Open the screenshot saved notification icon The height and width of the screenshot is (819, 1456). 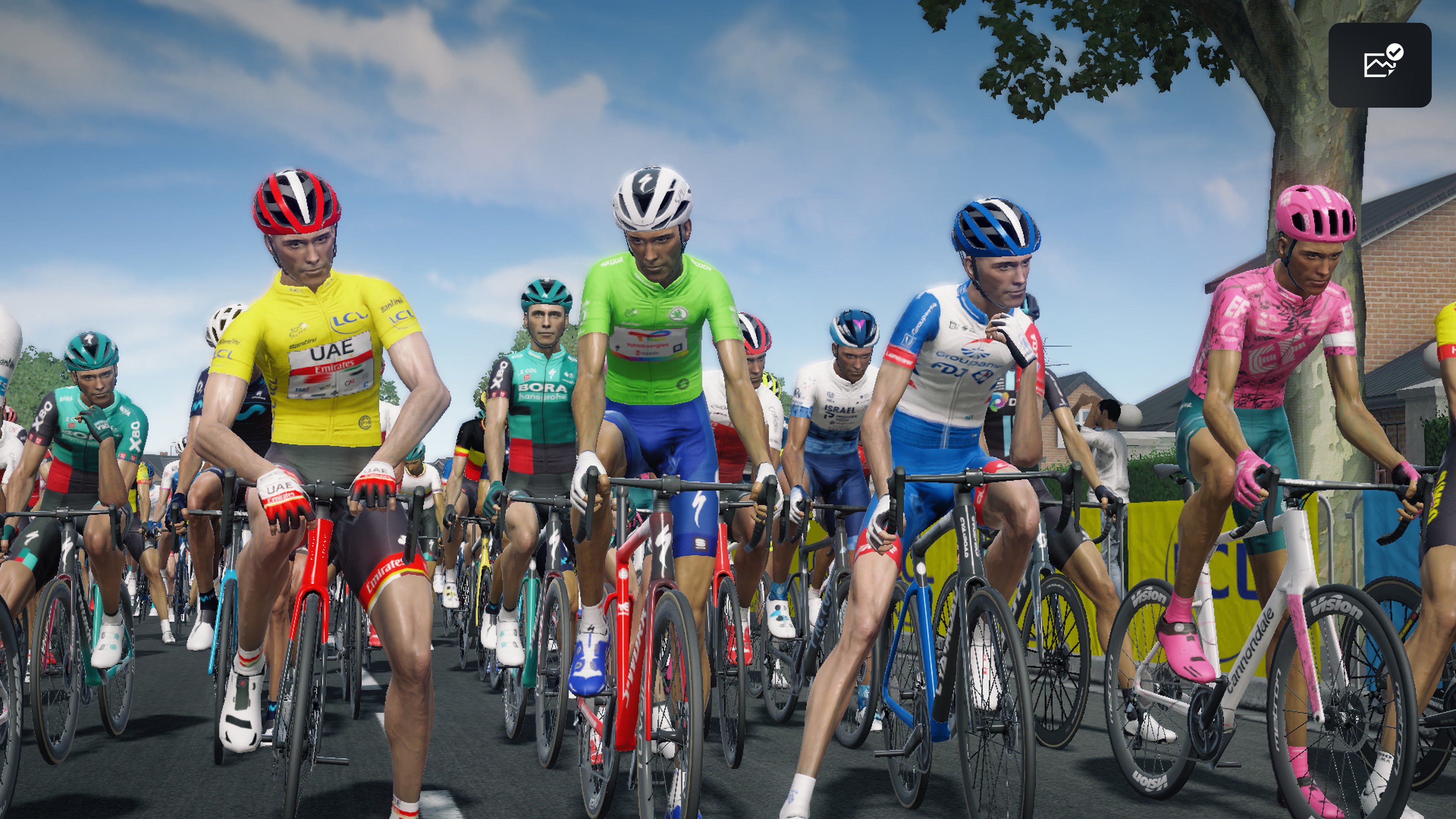point(1380,64)
